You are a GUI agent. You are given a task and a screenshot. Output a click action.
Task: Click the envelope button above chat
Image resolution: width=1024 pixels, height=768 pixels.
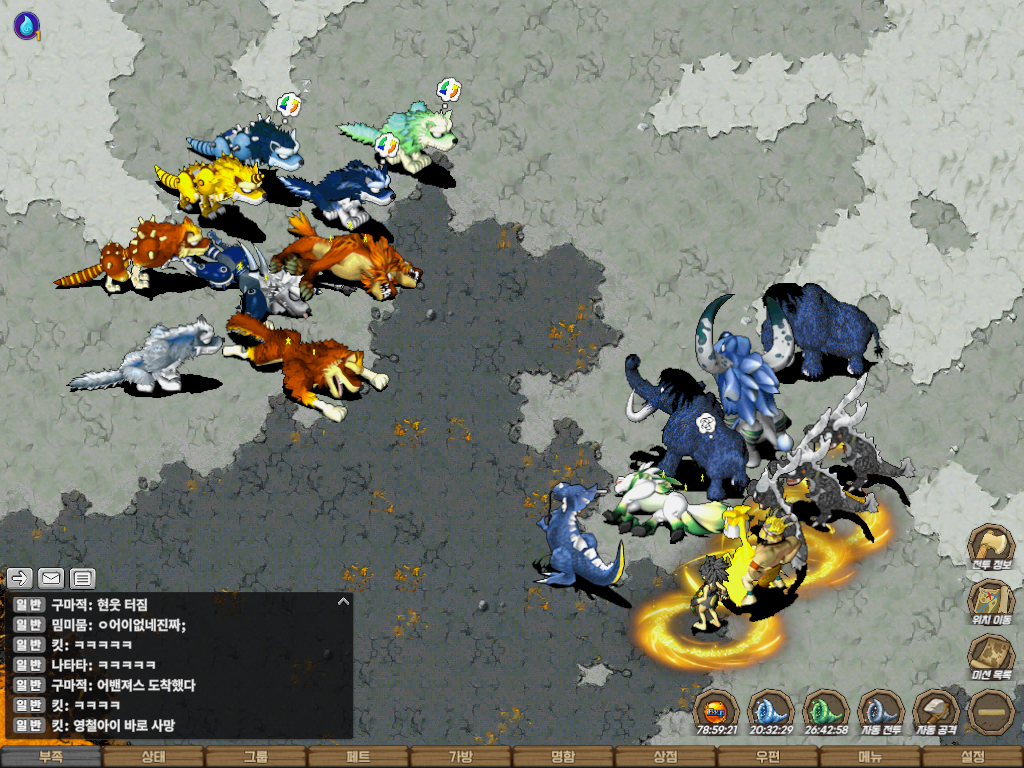(x=51, y=578)
